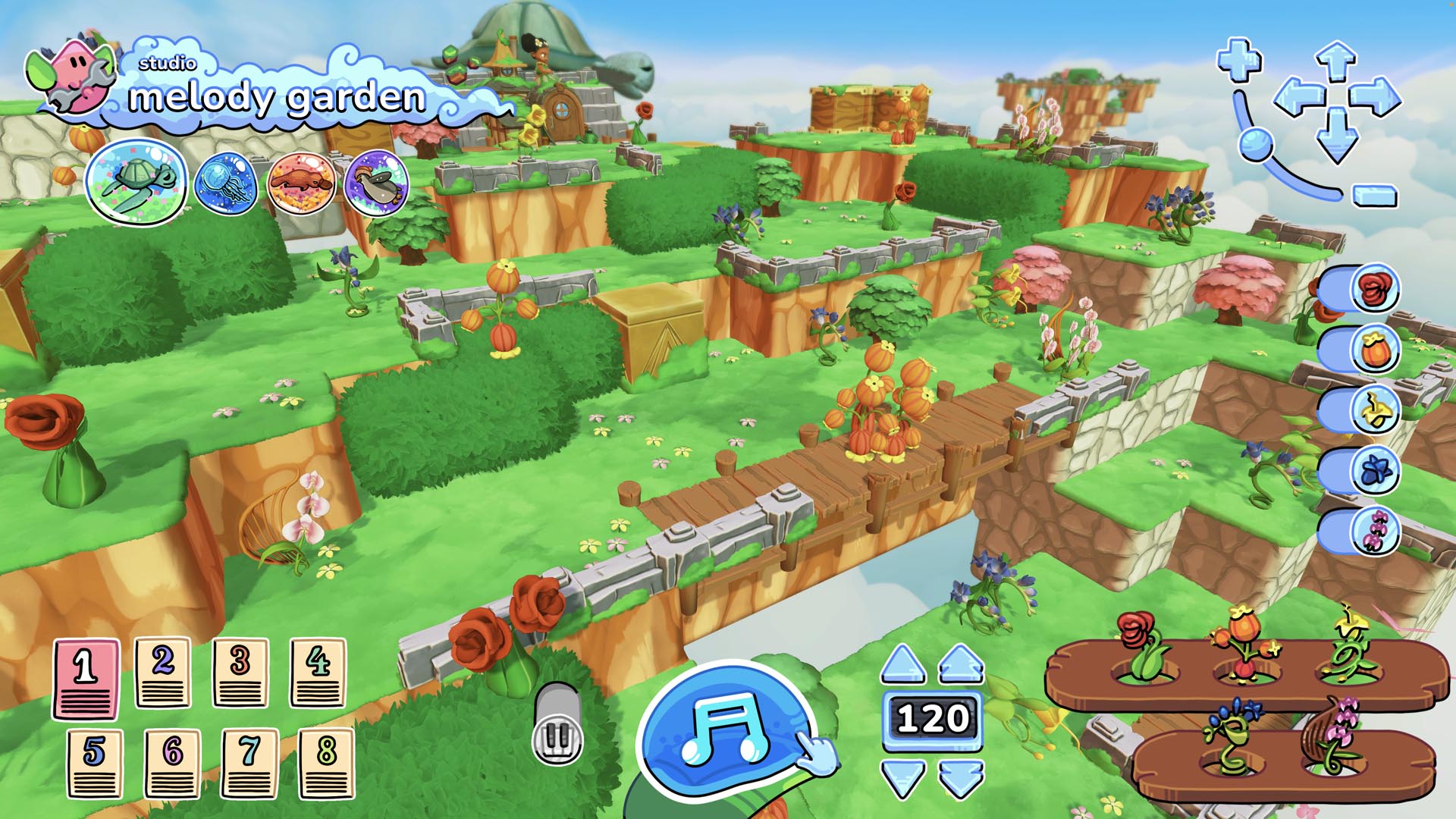Choose the orange pumpkin flower tab
Image resolution: width=1456 pixels, height=819 pixels.
1373,350
